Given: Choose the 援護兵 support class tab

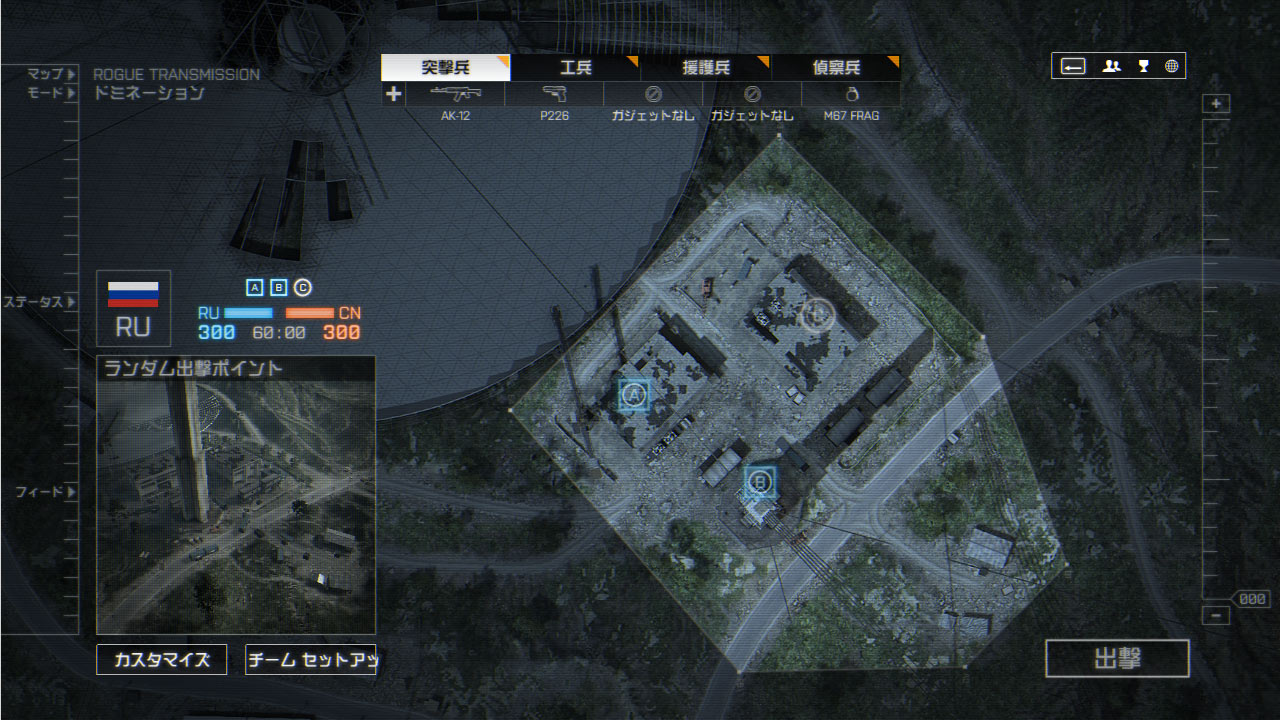Looking at the screenshot, I should pos(705,68).
